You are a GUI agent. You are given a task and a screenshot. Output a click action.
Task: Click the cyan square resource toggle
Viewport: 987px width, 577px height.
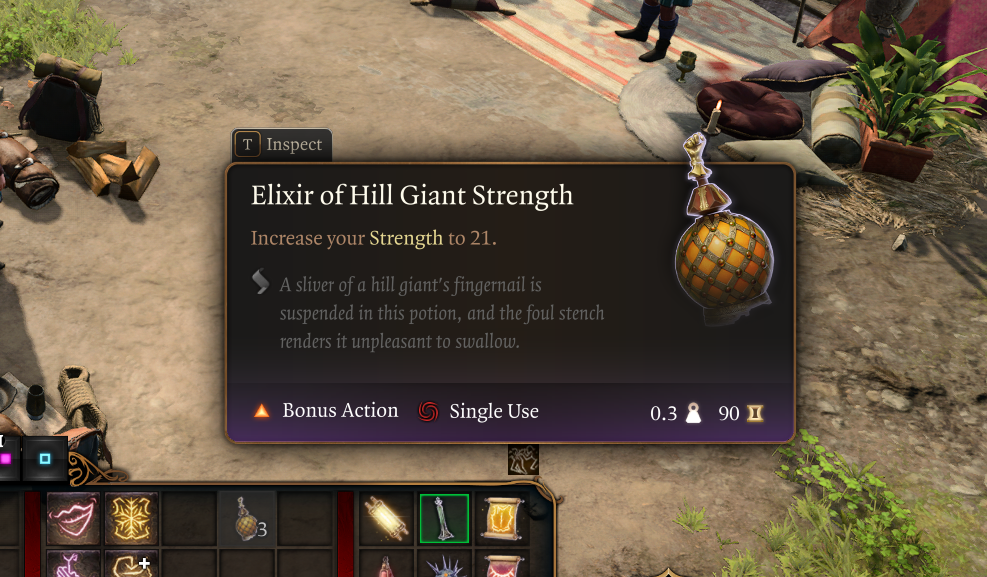[x=45, y=459]
